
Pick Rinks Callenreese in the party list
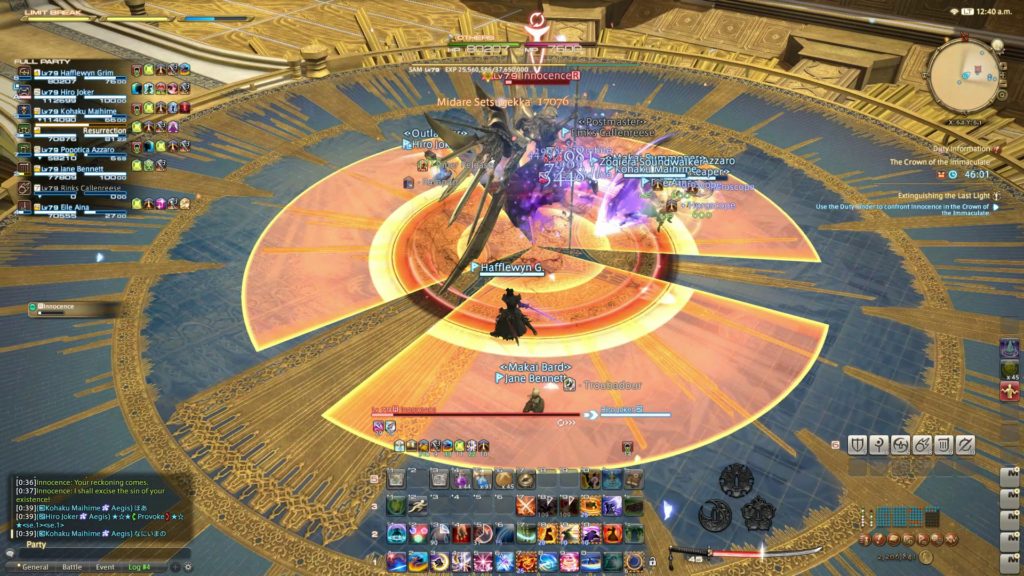[78, 187]
